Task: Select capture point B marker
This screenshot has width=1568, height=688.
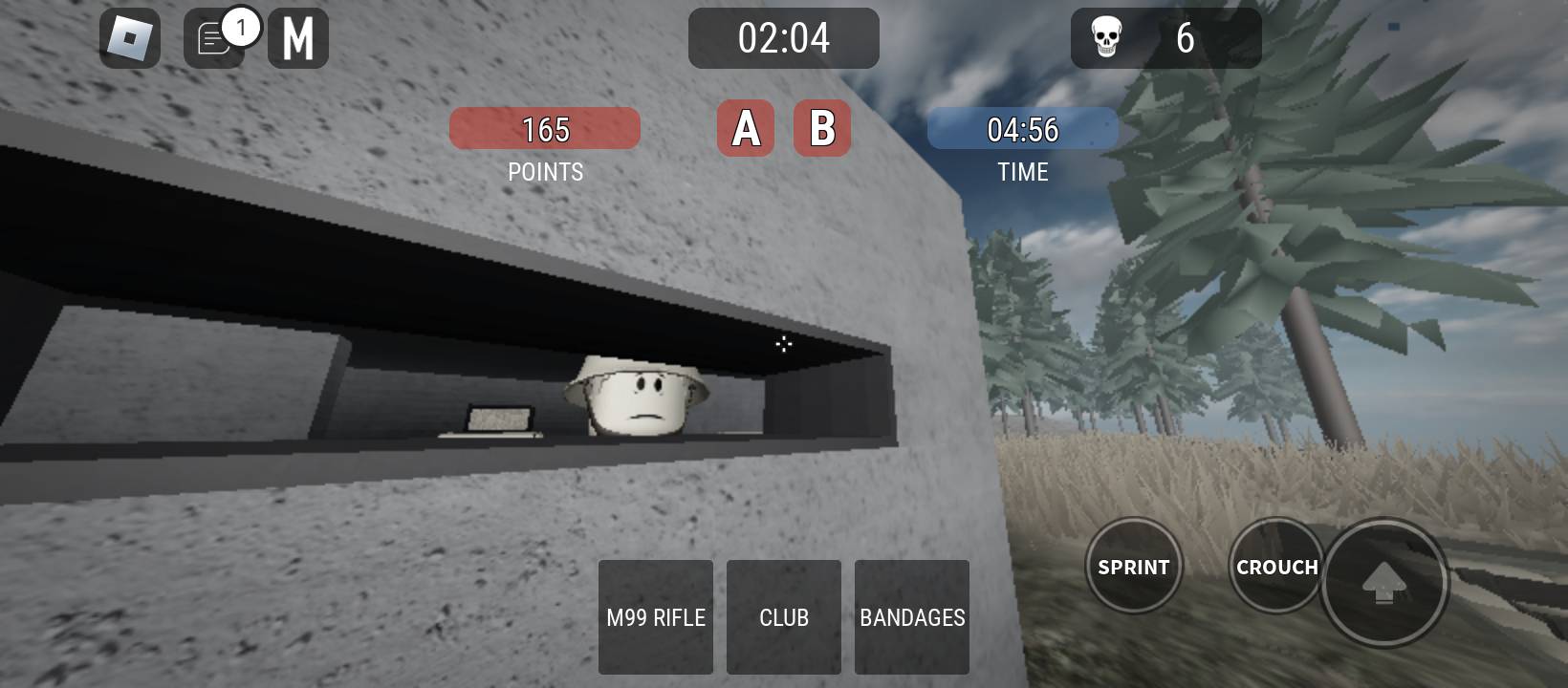Action: pyautogui.click(x=822, y=128)
